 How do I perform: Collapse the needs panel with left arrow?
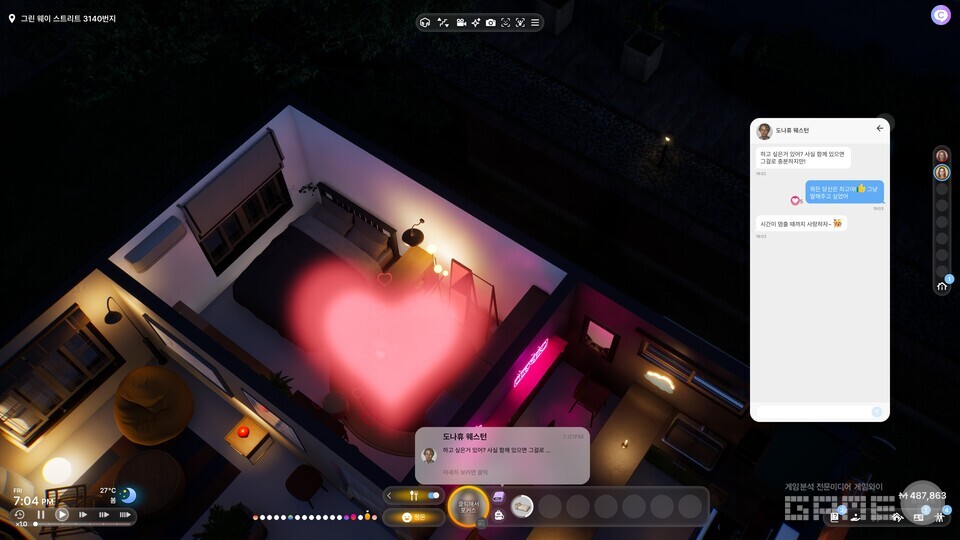(390, 495)
